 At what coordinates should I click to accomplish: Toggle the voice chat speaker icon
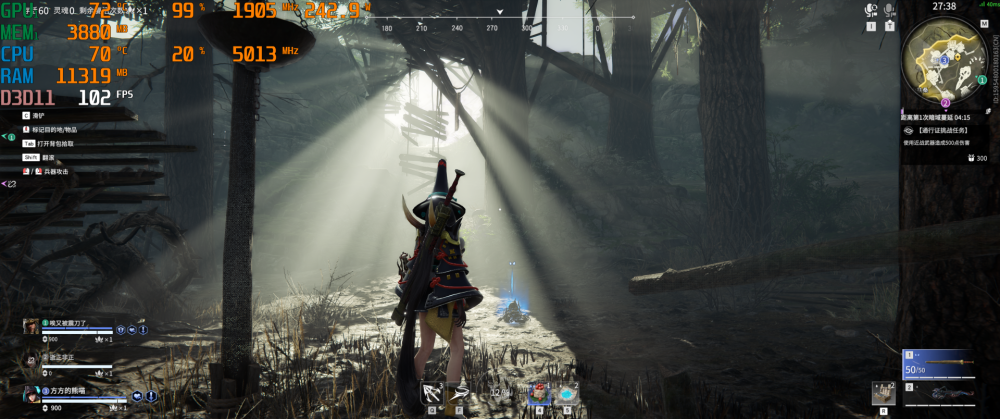(x=871, y=10)
